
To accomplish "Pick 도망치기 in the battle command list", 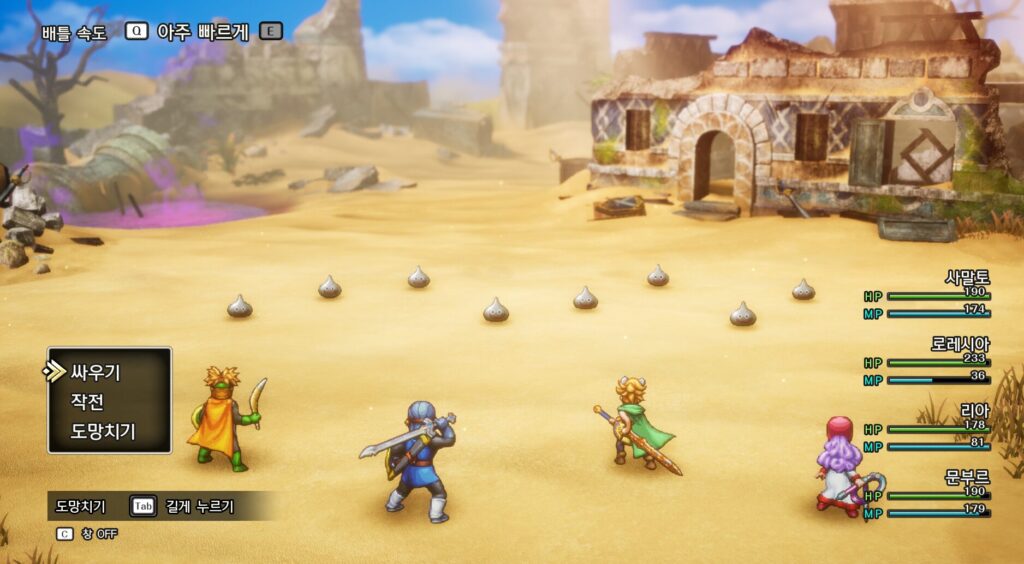I will tap(102, 431).
